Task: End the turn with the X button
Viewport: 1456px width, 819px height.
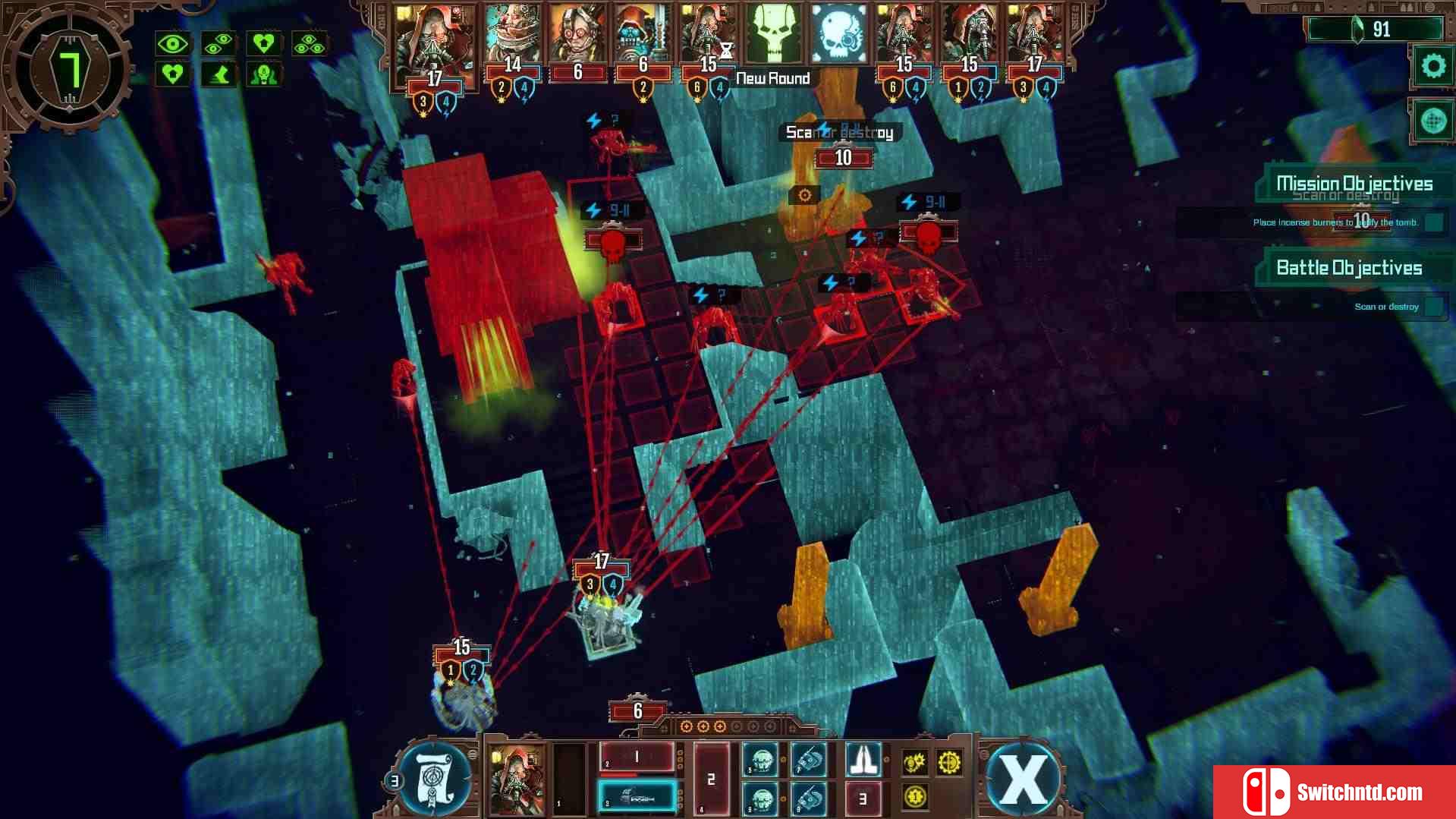Action: click(x=1022, y=779)
